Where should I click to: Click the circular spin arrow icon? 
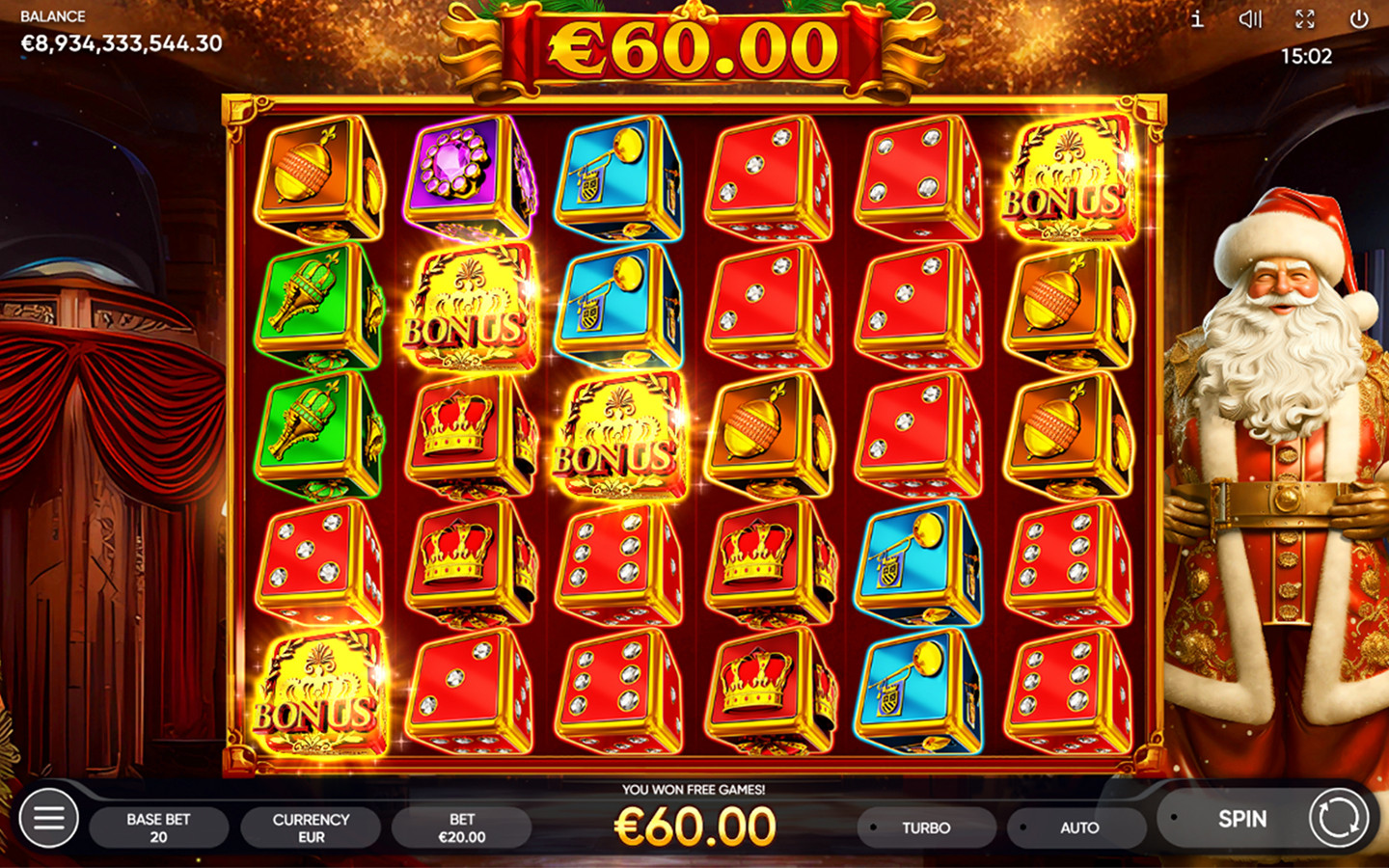tap(1339, 819)
